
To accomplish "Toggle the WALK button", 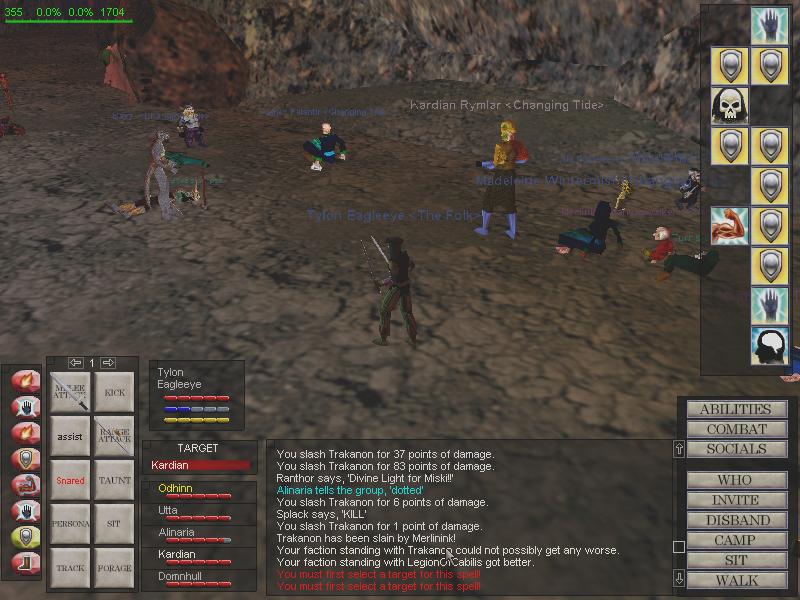I will click(735, 580).
